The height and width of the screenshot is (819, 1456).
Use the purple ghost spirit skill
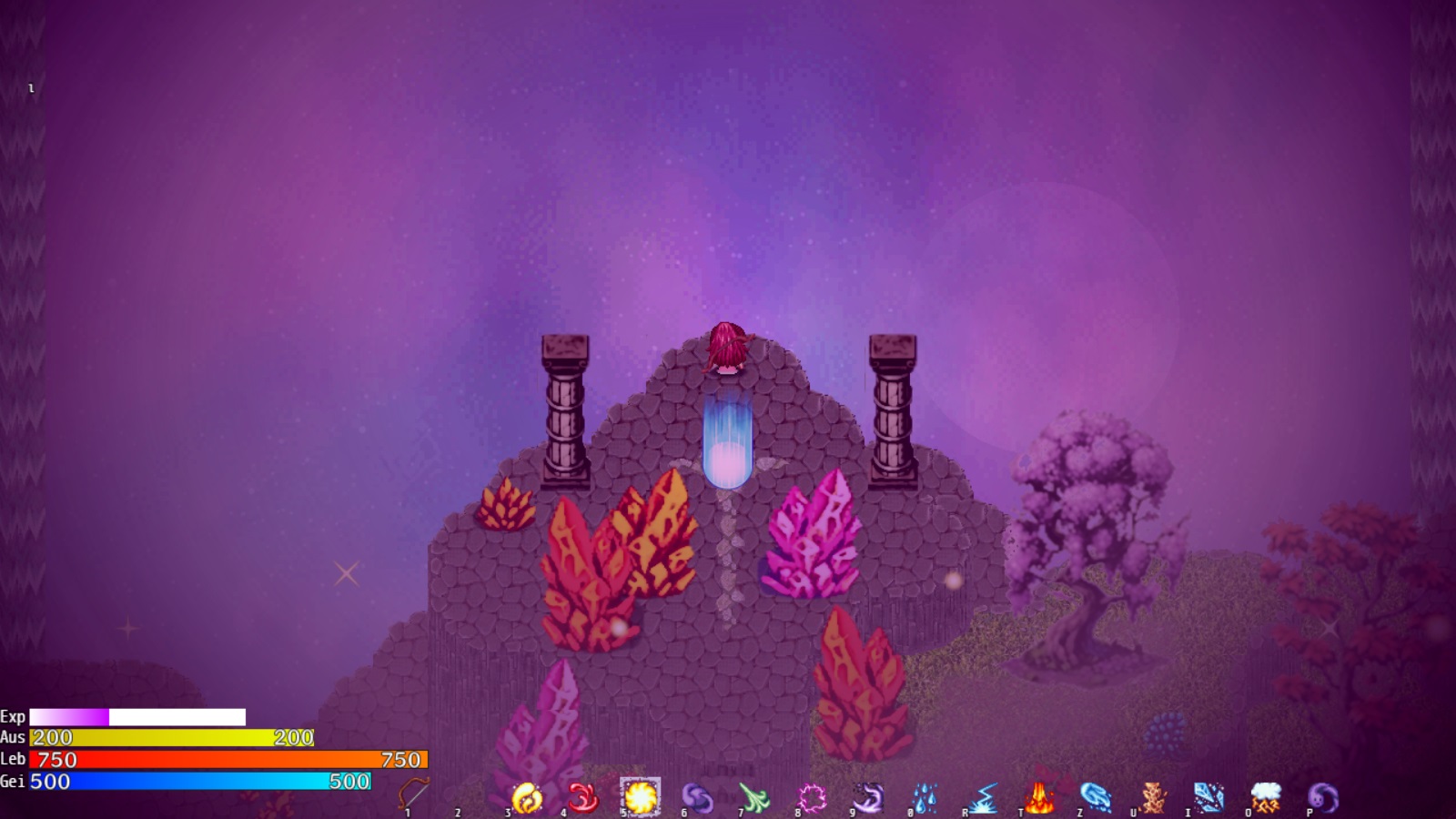[x=1322, y=798]
